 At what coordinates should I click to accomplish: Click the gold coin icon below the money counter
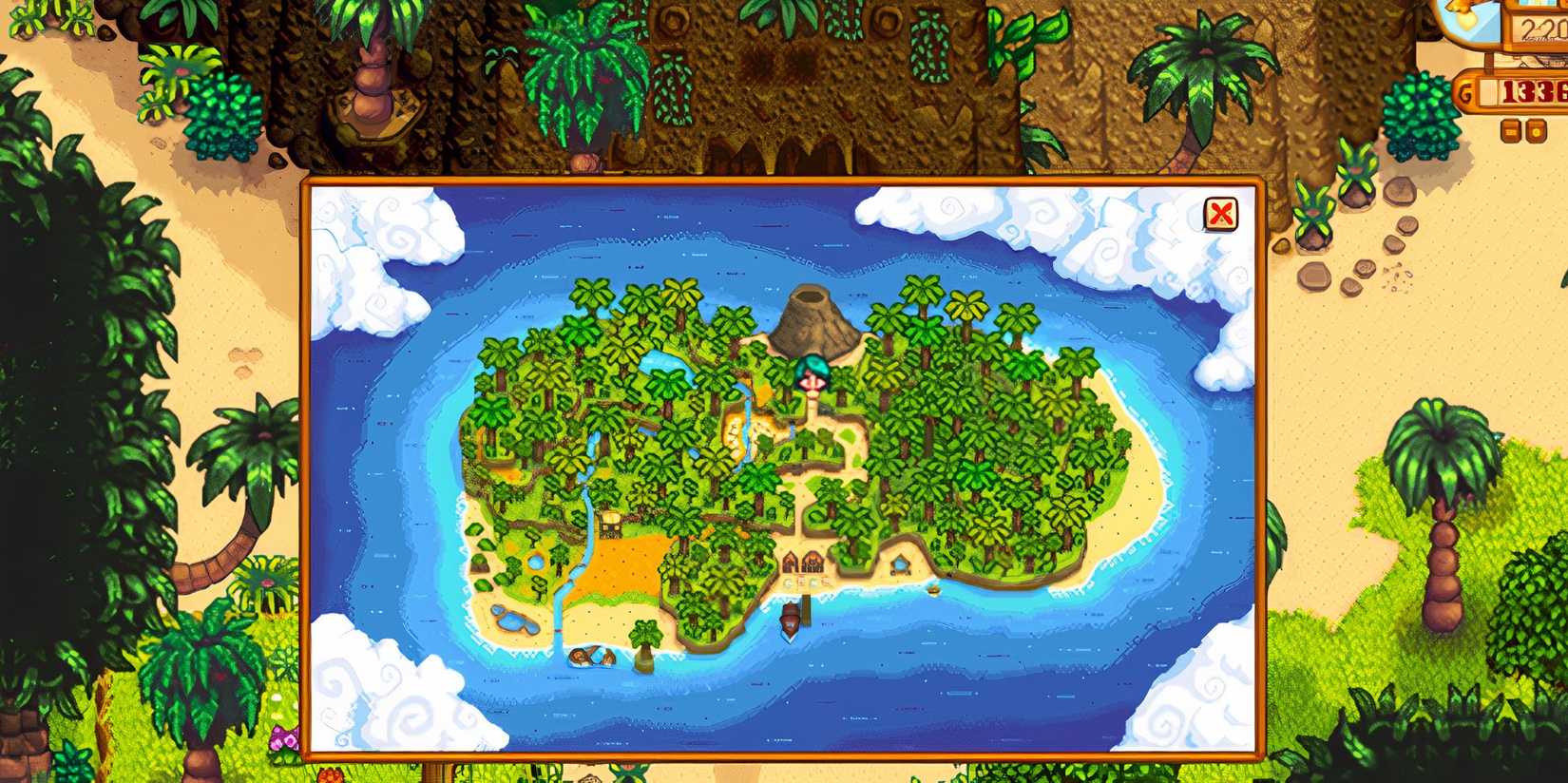[x=1539, y=132]
